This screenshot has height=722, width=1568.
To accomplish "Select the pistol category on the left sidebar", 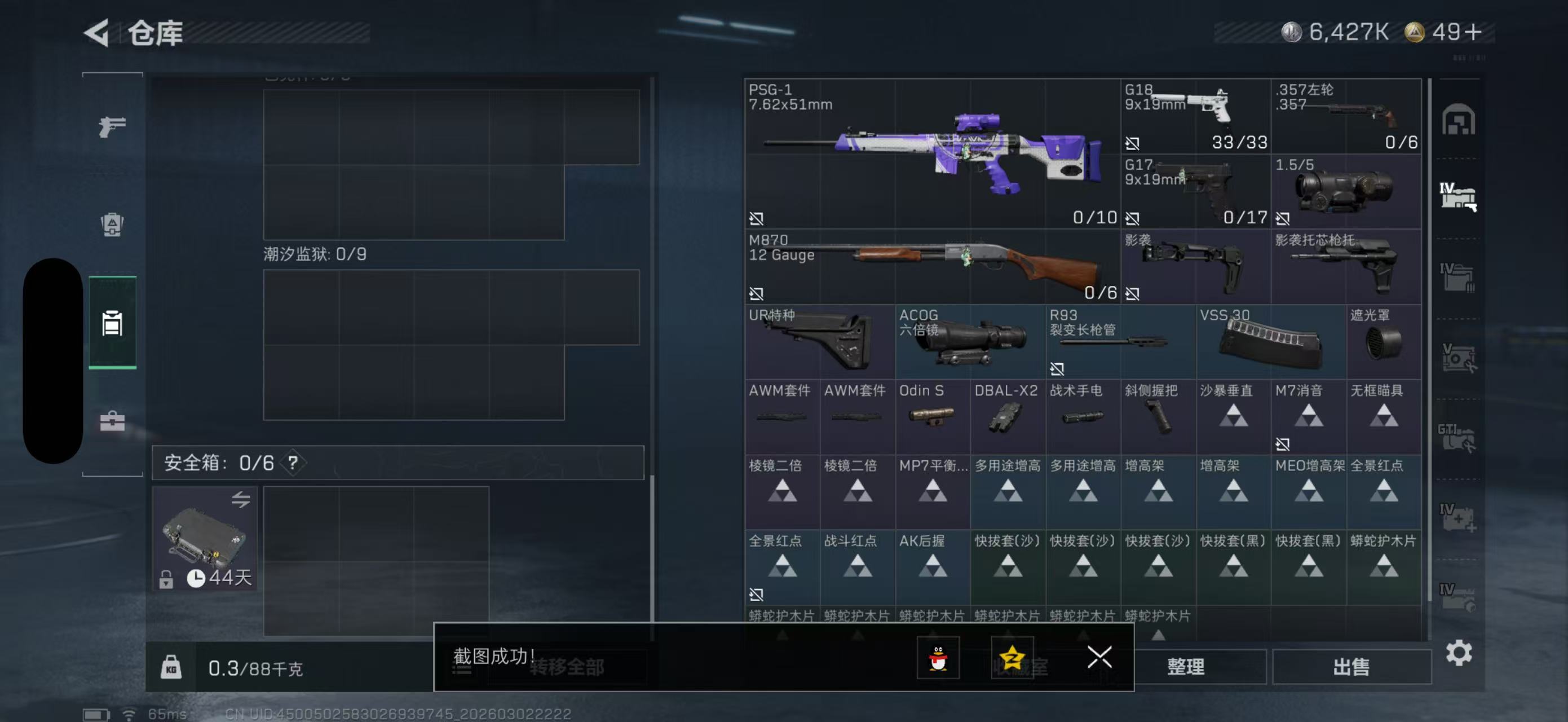I will tap(113, 126).
